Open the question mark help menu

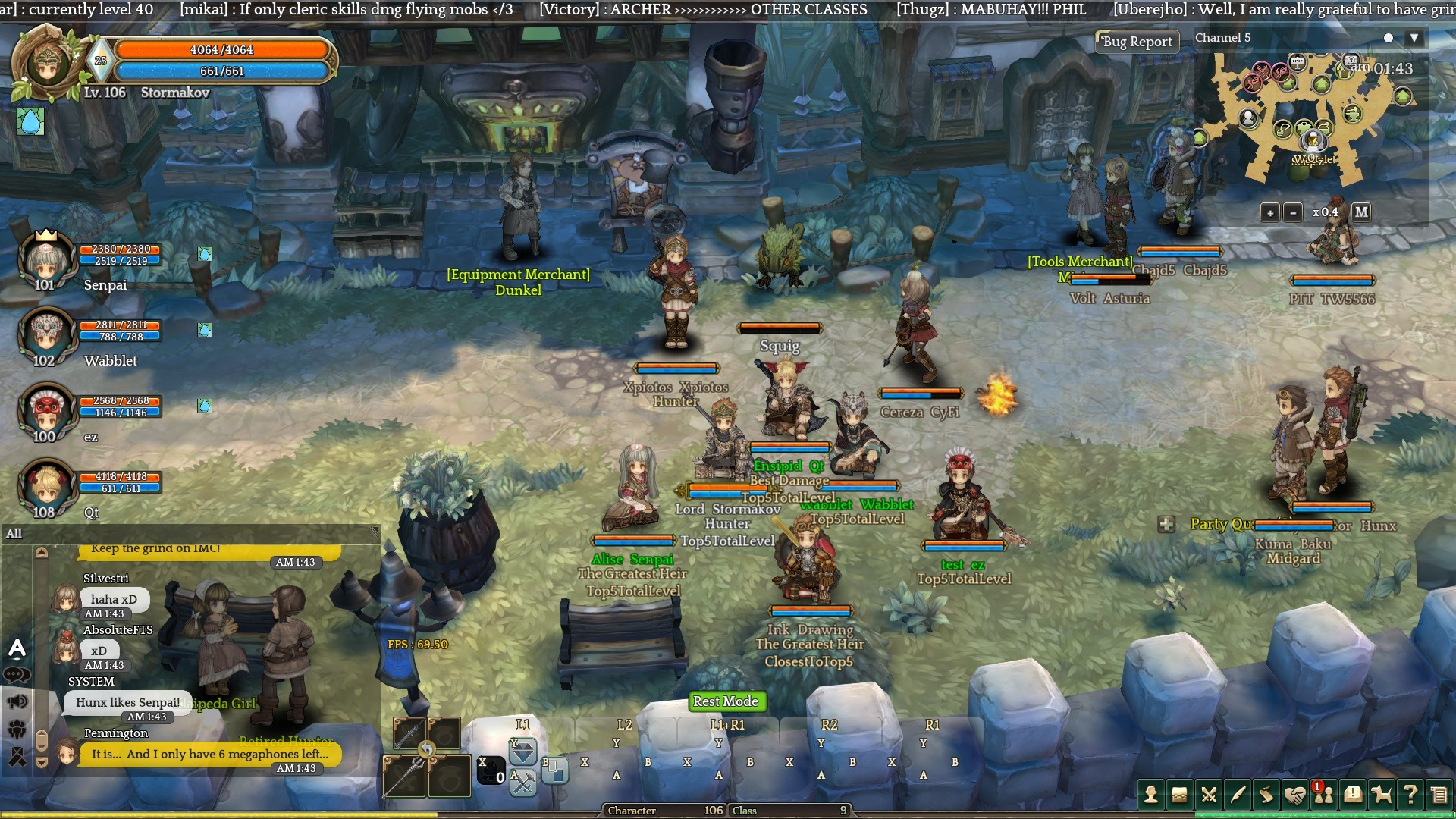[1410, 795]
